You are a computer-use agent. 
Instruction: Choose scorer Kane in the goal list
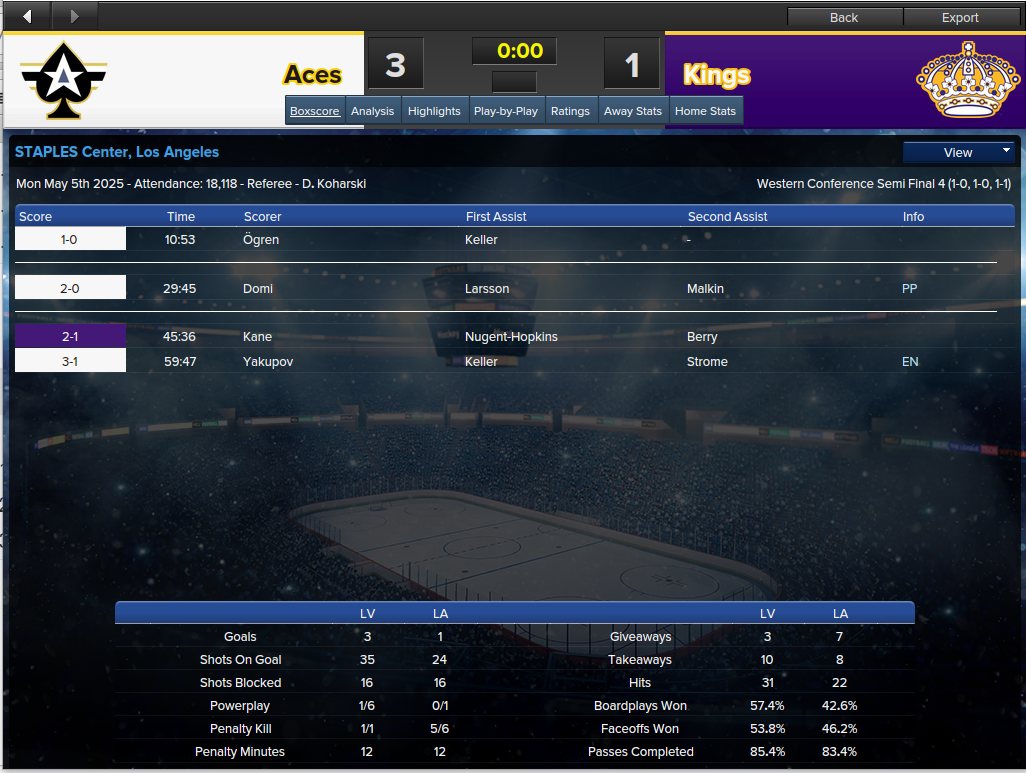pyautogui.click(x=257, y=337)
